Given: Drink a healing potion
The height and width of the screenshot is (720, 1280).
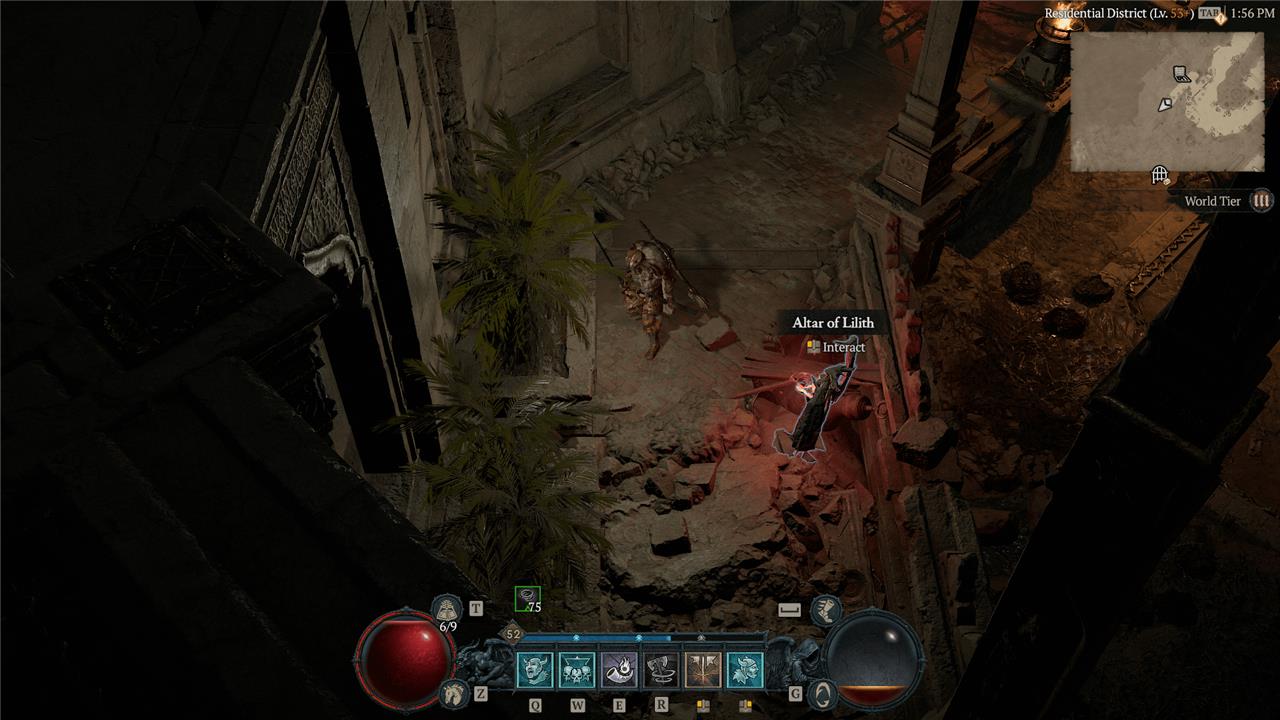Looking at the screenshot, I should (x=447, y=608).
